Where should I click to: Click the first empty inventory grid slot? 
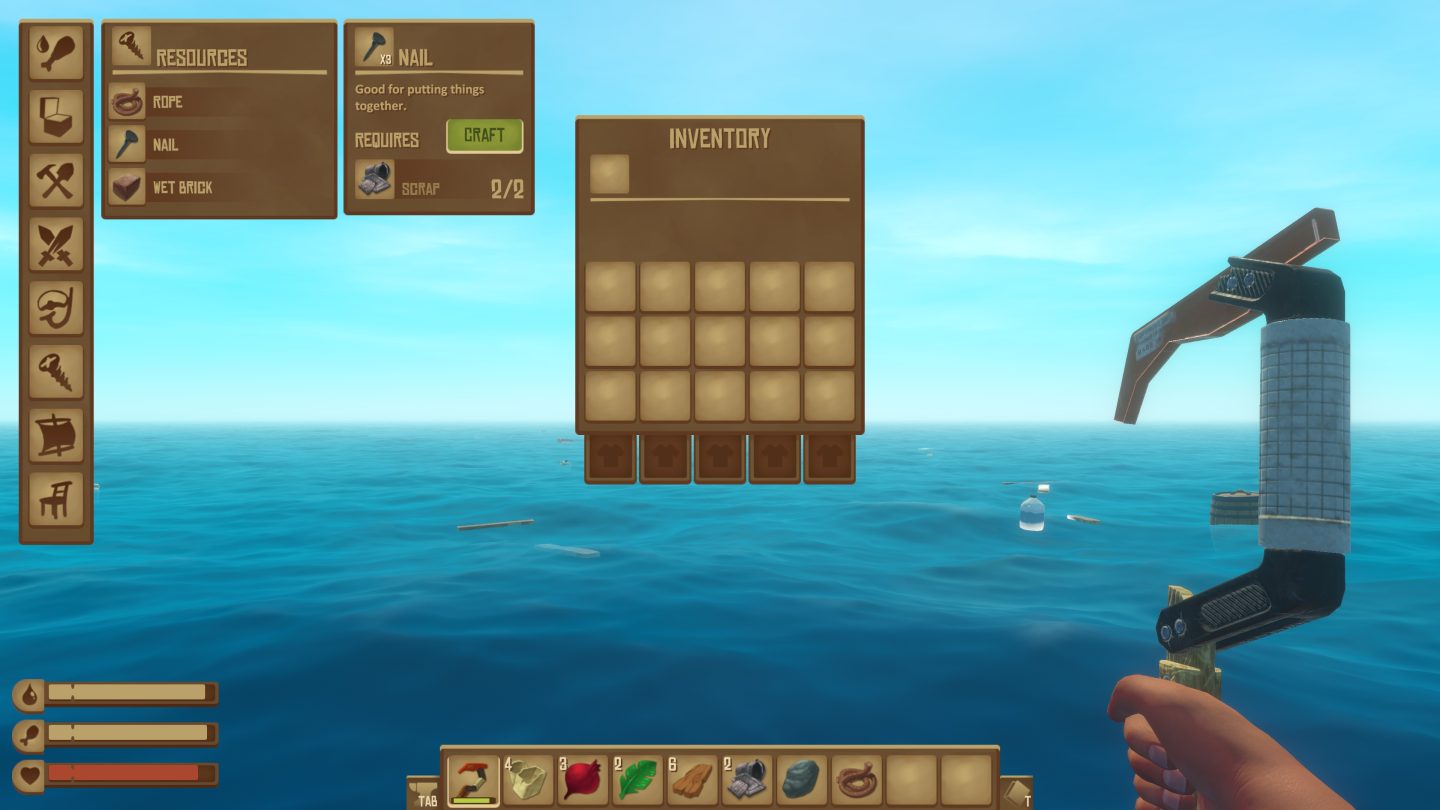point(609,284)
